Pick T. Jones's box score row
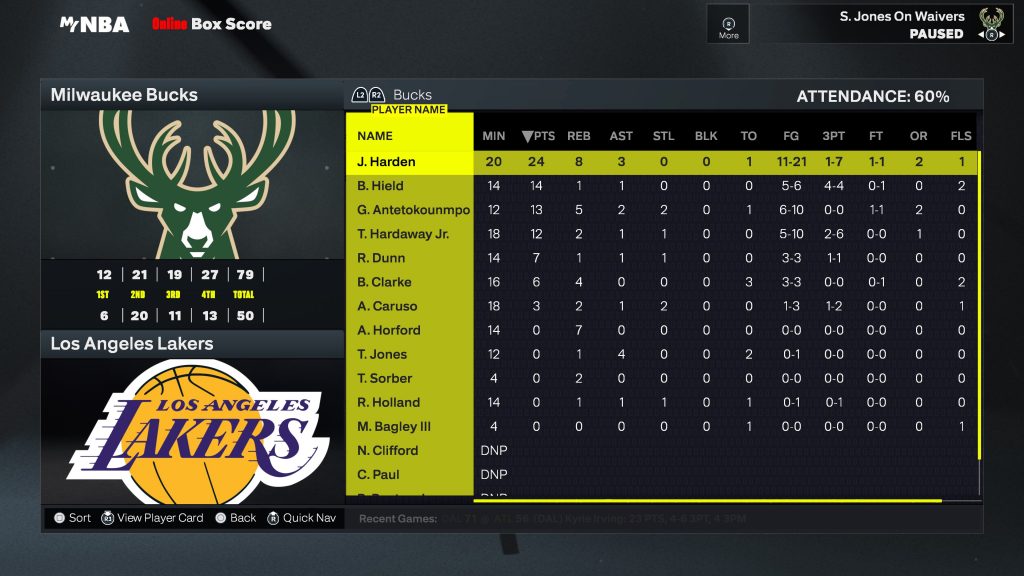Screen dimensions: 1024x576 click(x=382, y=354)
